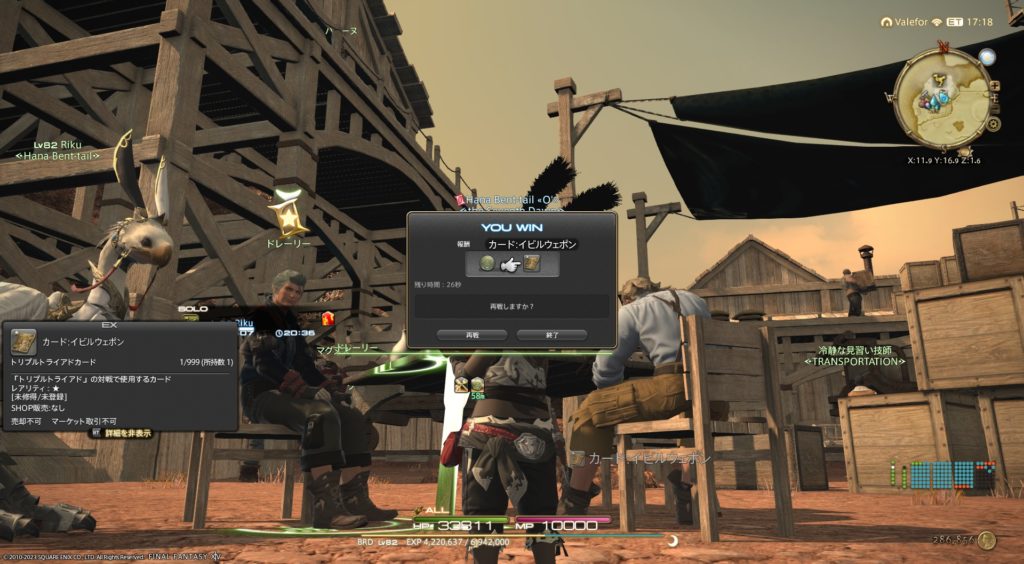Click 終了 to end the match

[x=551, y=335]
